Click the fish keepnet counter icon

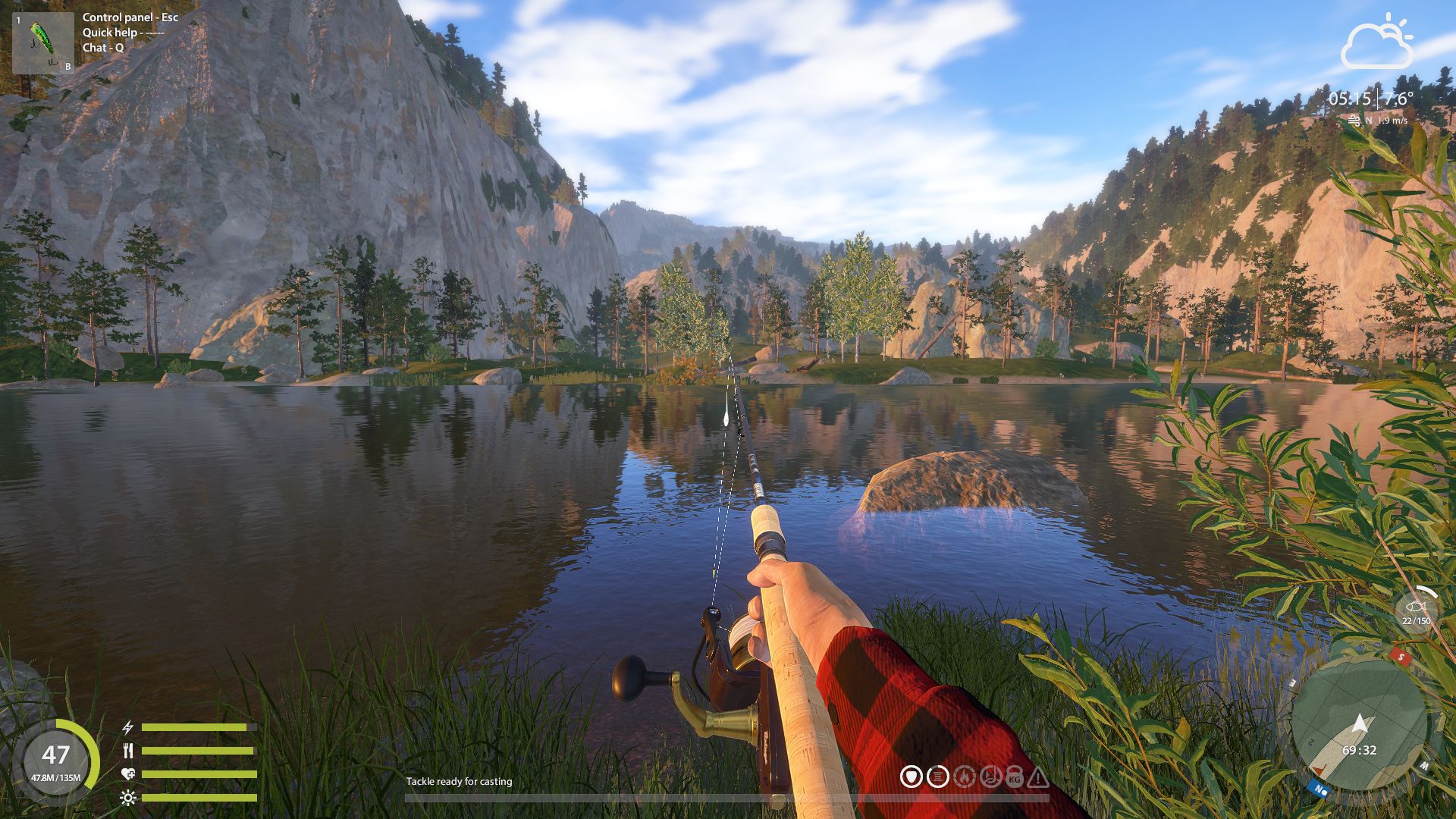[1415, 607]
